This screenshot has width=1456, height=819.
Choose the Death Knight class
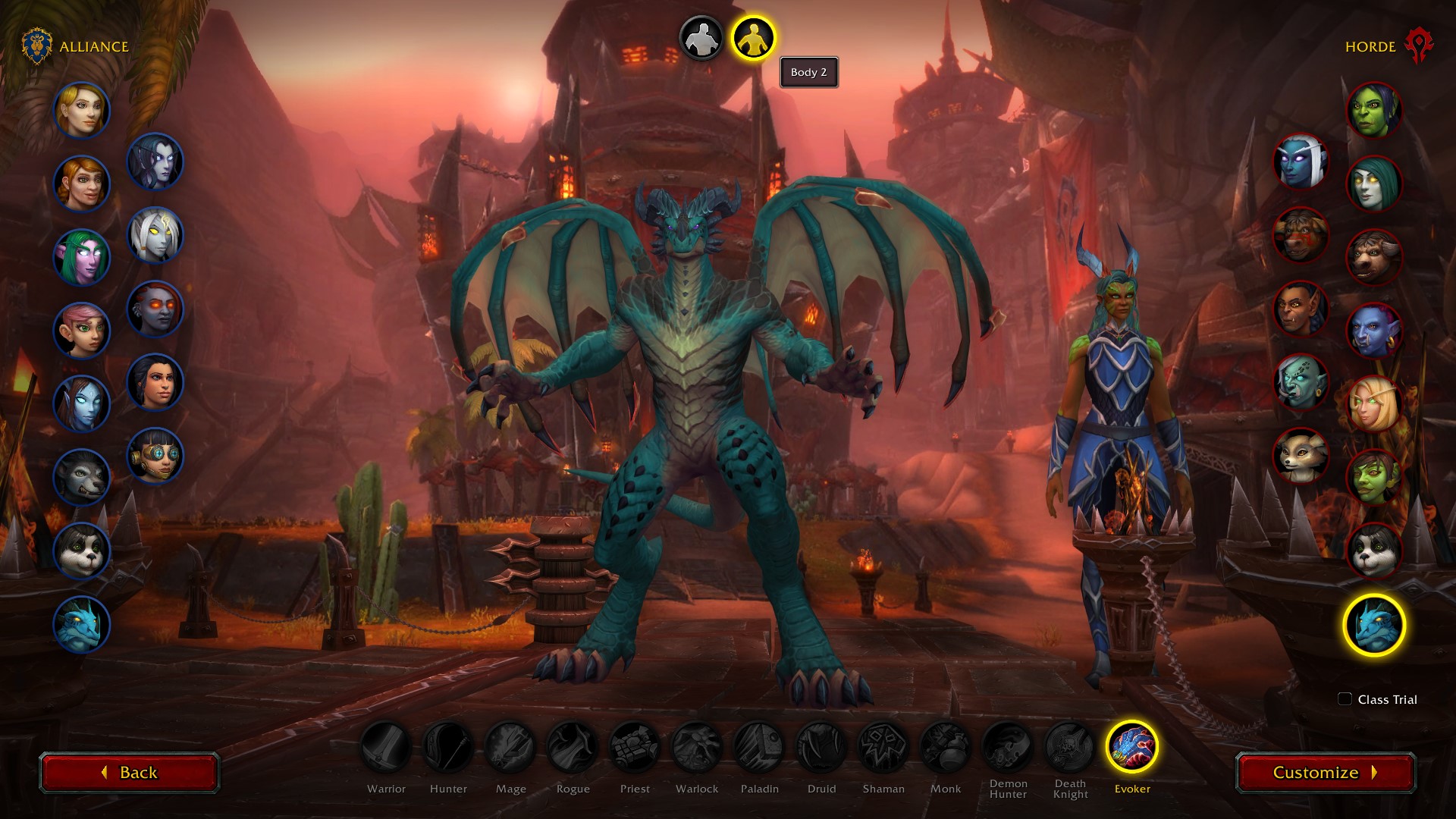click(1069, 746)
